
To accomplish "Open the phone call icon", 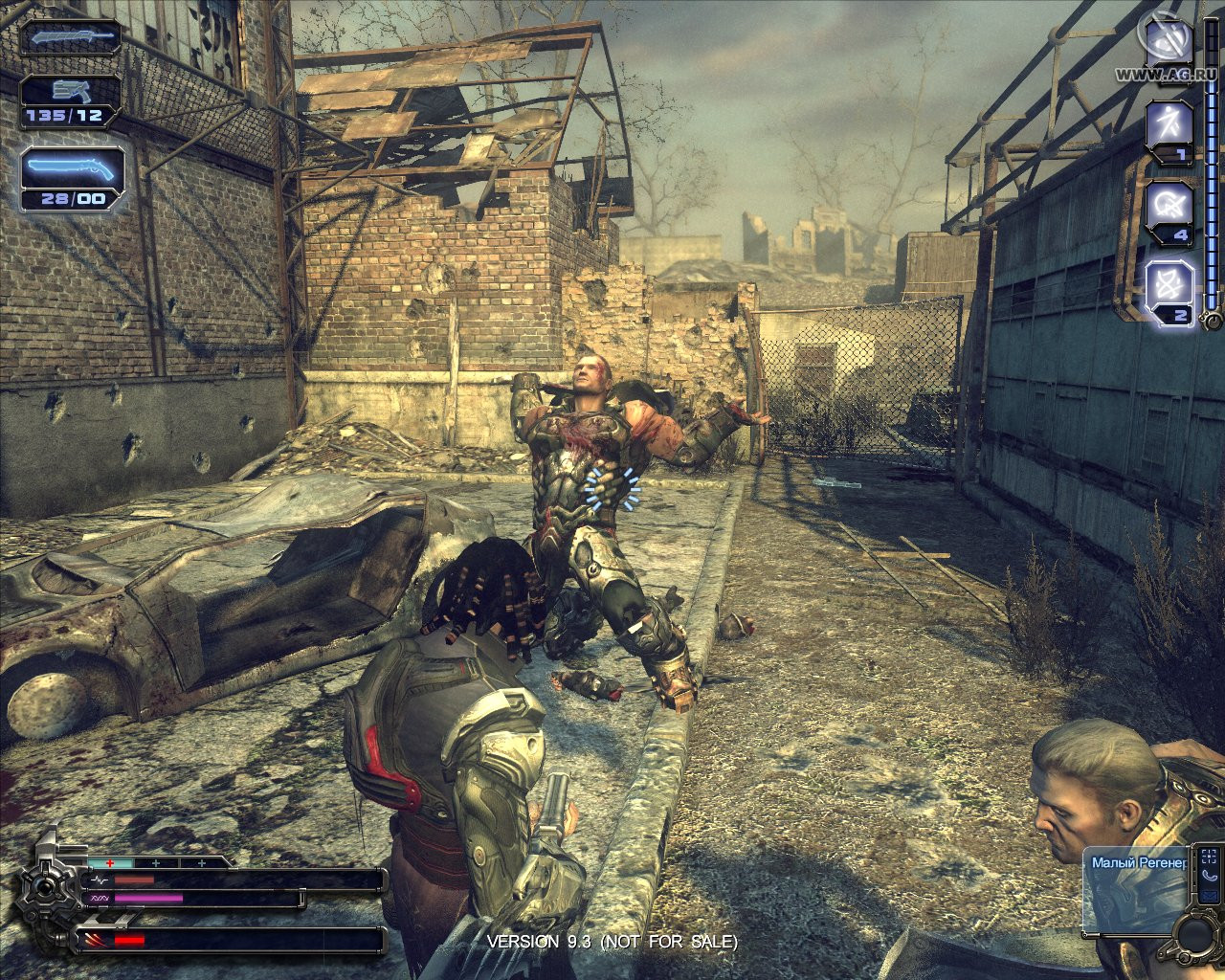I will coord(1211,875).
